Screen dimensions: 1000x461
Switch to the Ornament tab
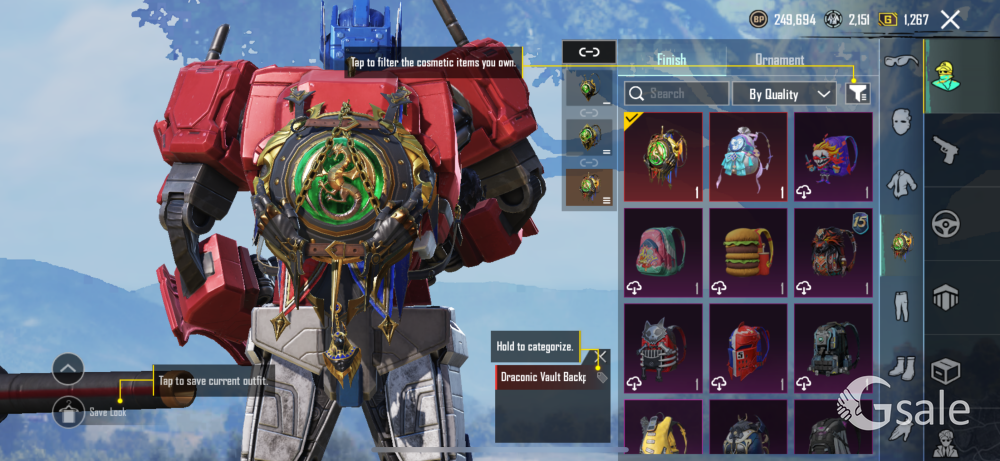tap(779, 59)
